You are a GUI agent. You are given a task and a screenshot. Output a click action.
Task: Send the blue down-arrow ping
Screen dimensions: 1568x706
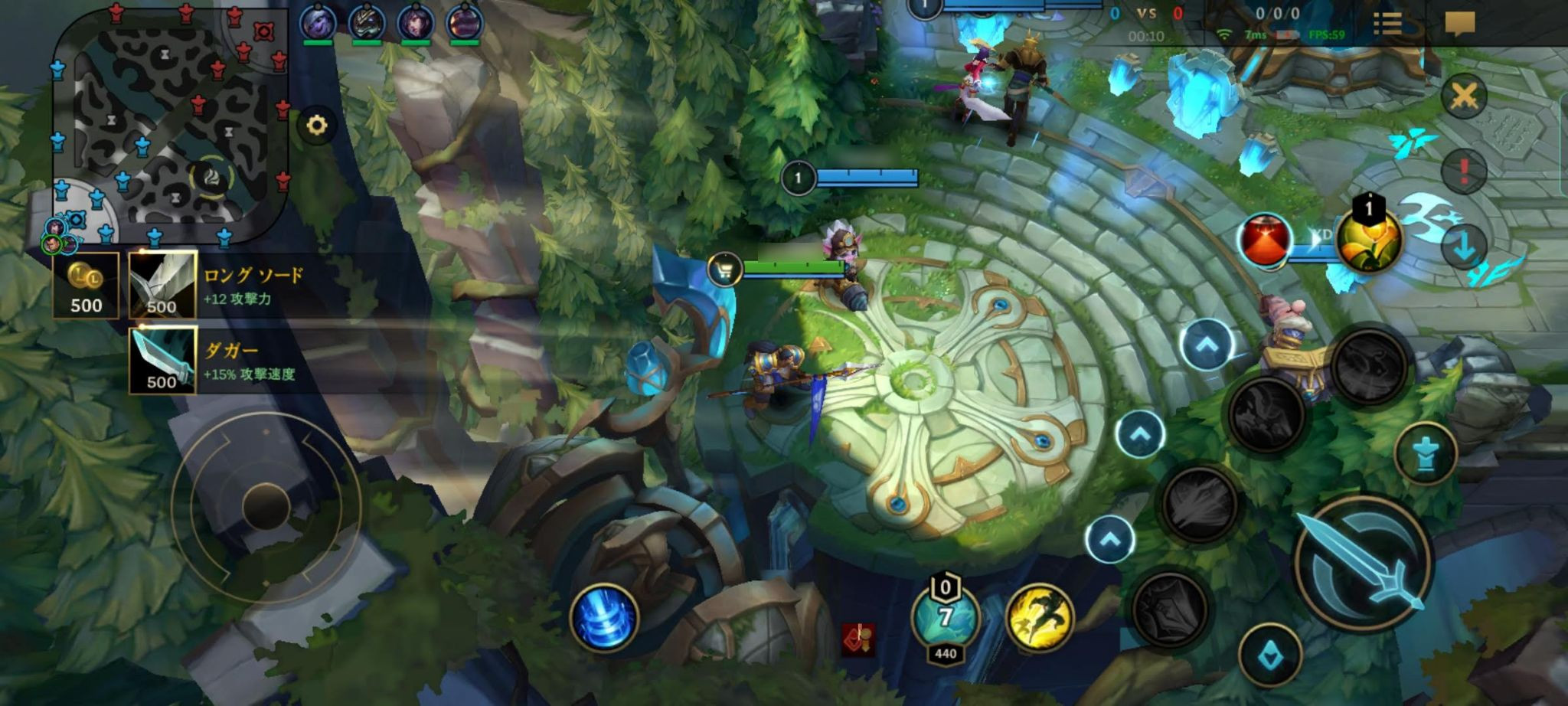click(x=1463, y=245)
